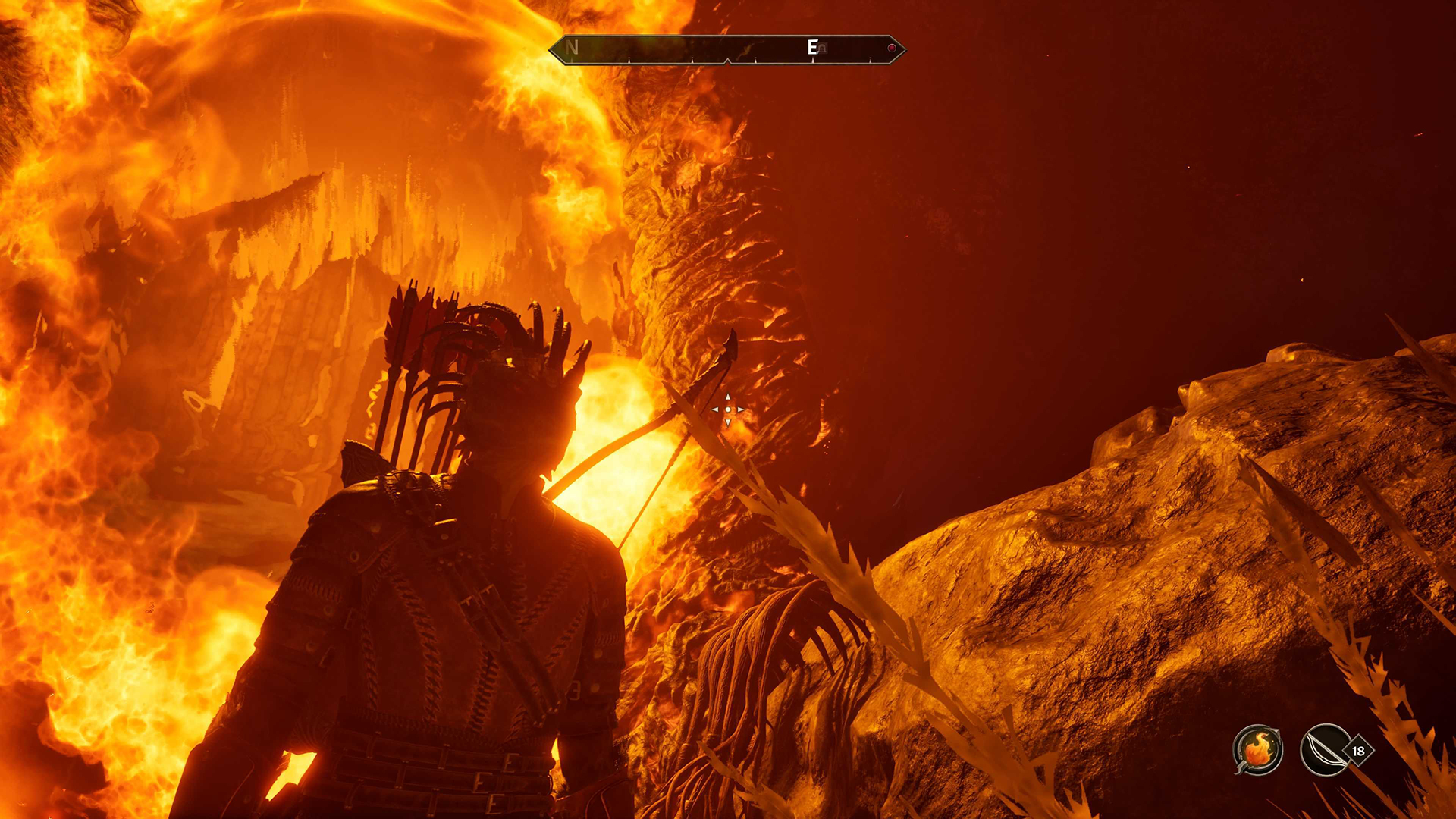This screenshot has width=1456, height=819.
Task: Select the red marker on the compass
Action: (x=892, y=49)
